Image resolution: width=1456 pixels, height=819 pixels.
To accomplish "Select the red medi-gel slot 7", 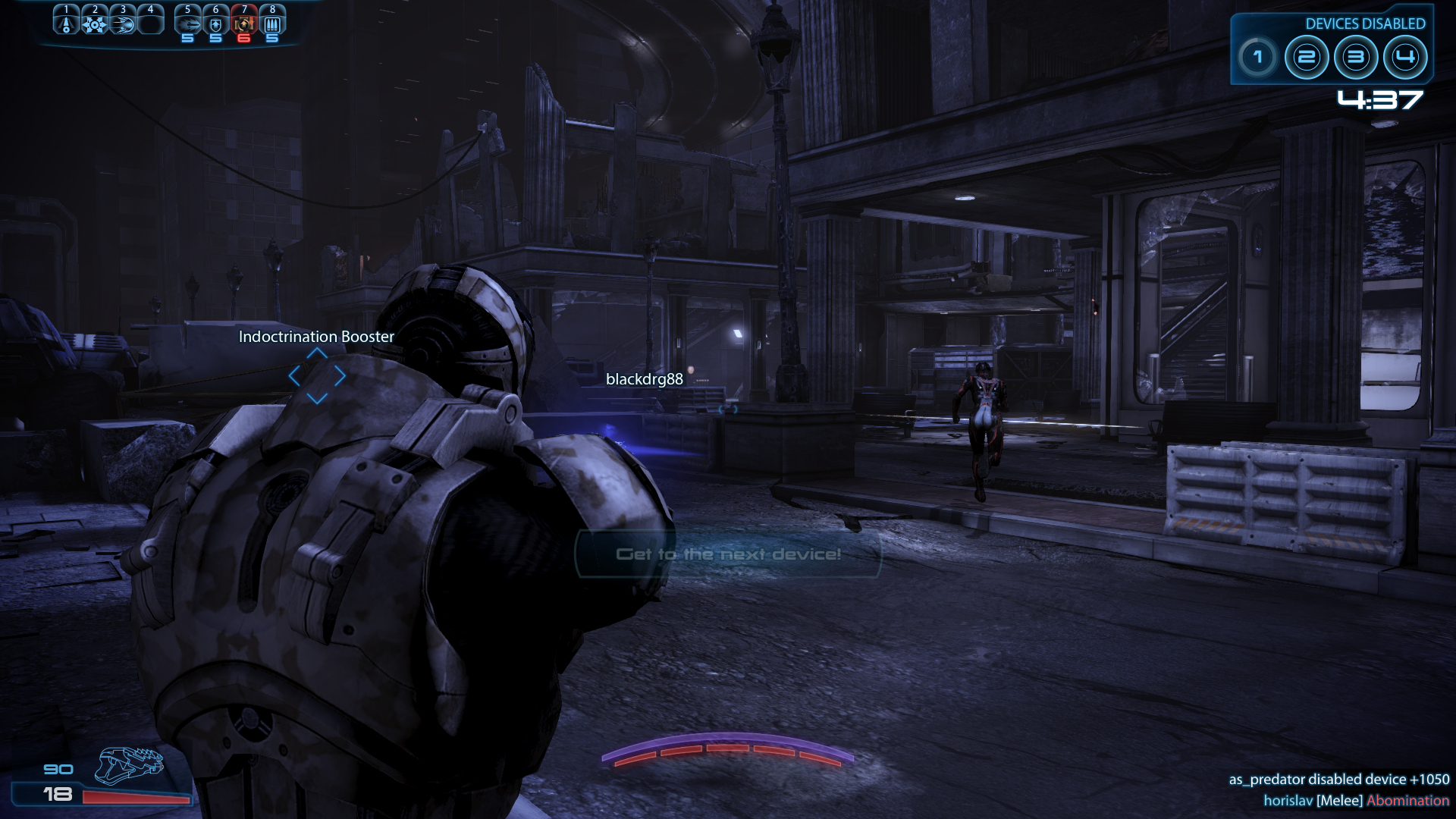I will coord(244,23).
